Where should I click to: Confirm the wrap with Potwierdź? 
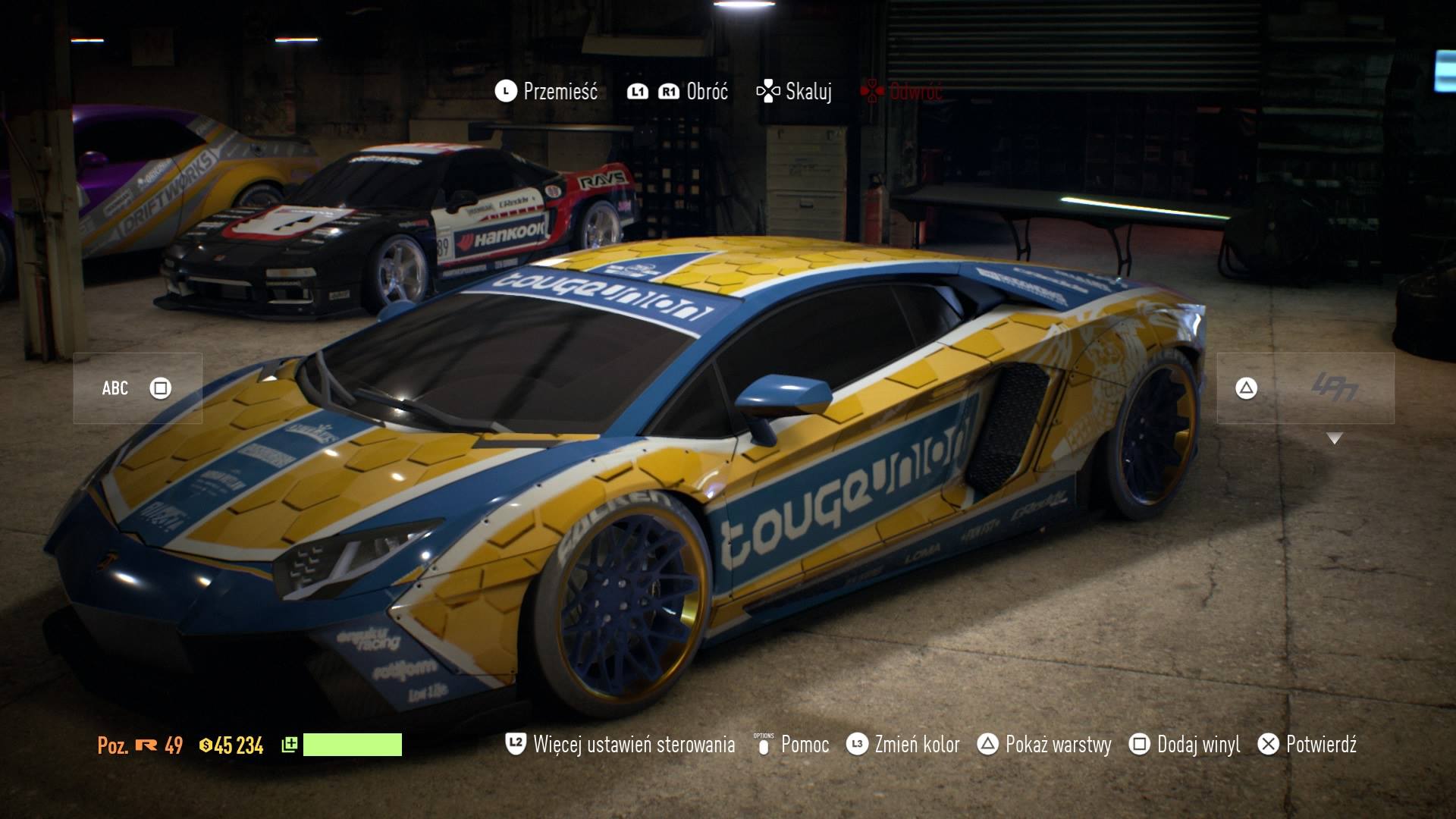coord(1307,745)
